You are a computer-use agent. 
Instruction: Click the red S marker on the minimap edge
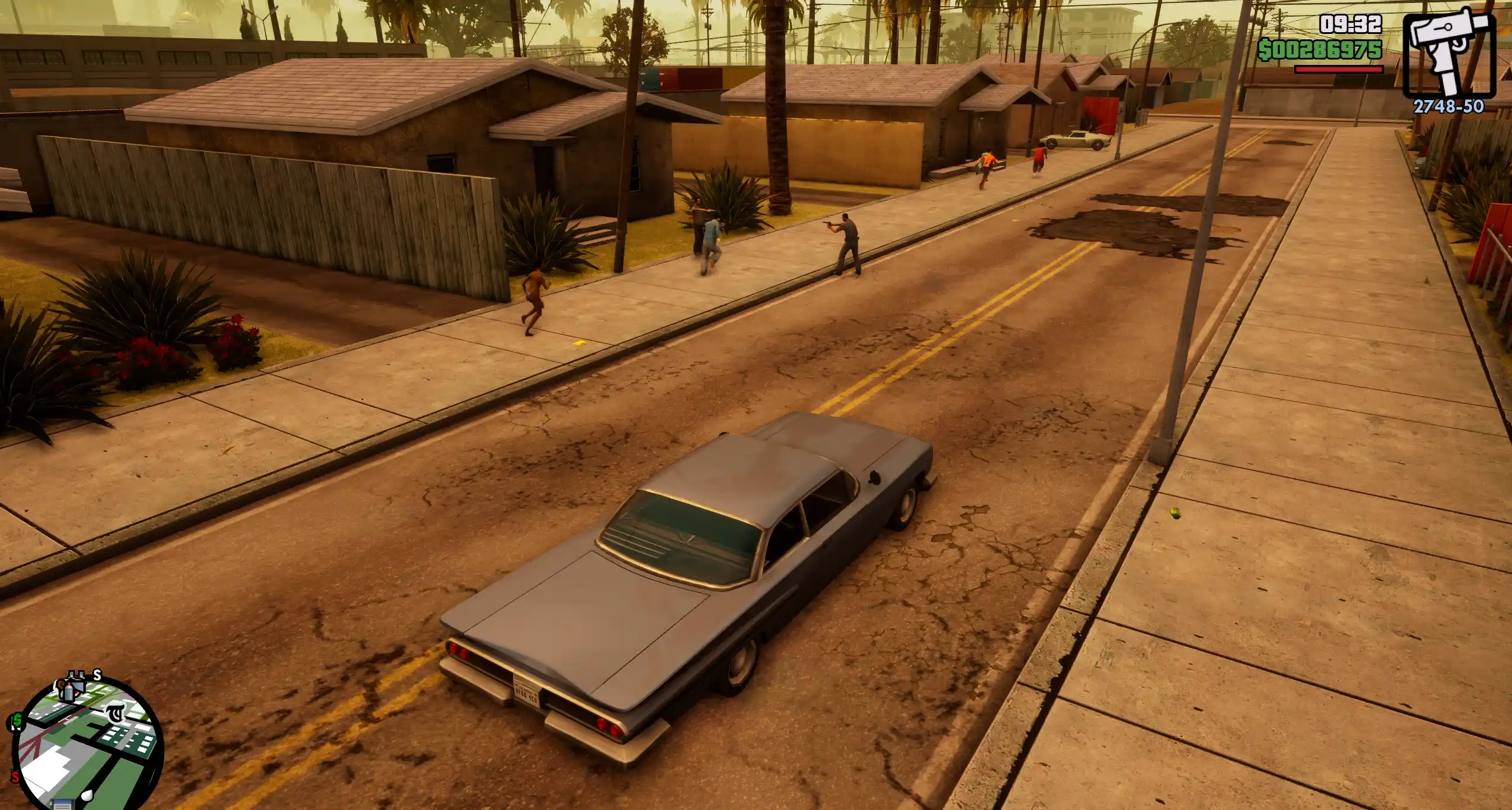pos(15,777)
